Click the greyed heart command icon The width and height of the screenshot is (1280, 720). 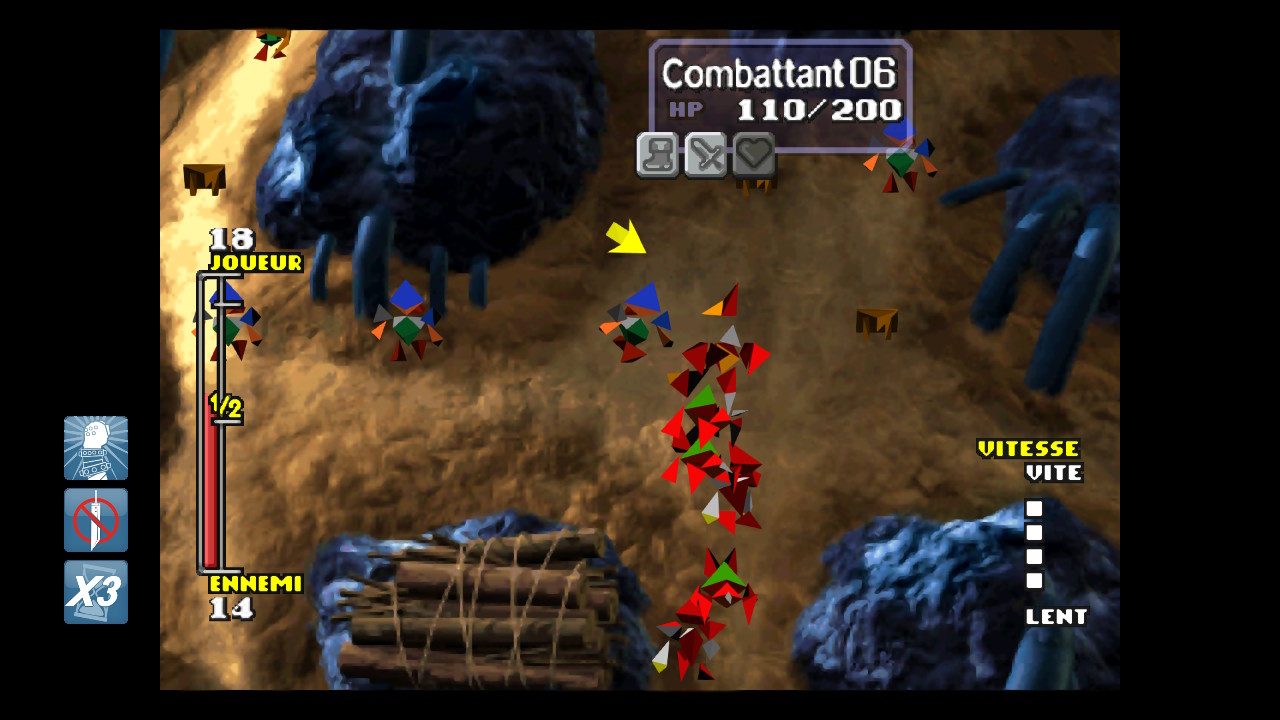pos(754,155)
